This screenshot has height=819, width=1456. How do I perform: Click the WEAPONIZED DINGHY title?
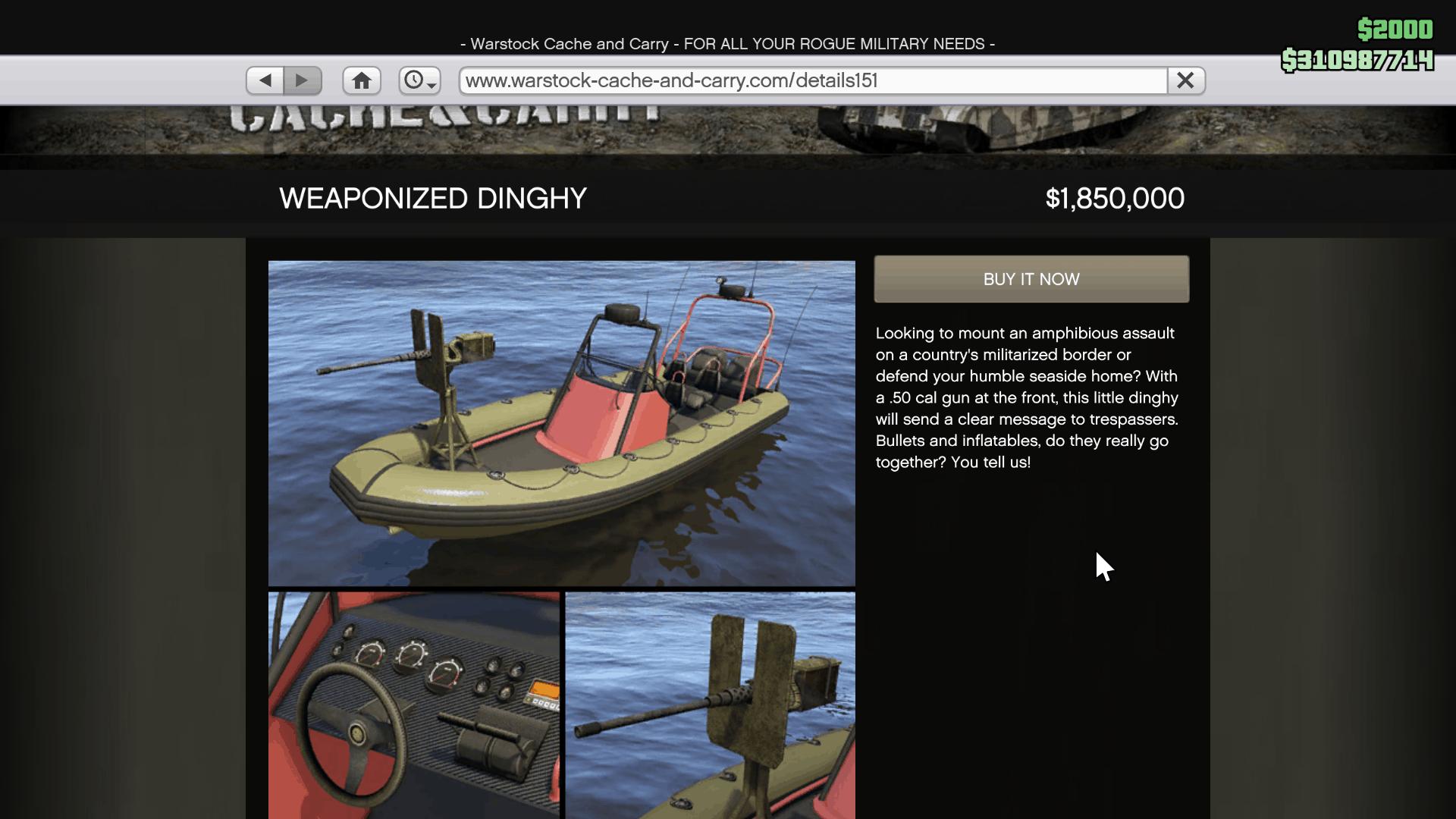tap(433, 198)
